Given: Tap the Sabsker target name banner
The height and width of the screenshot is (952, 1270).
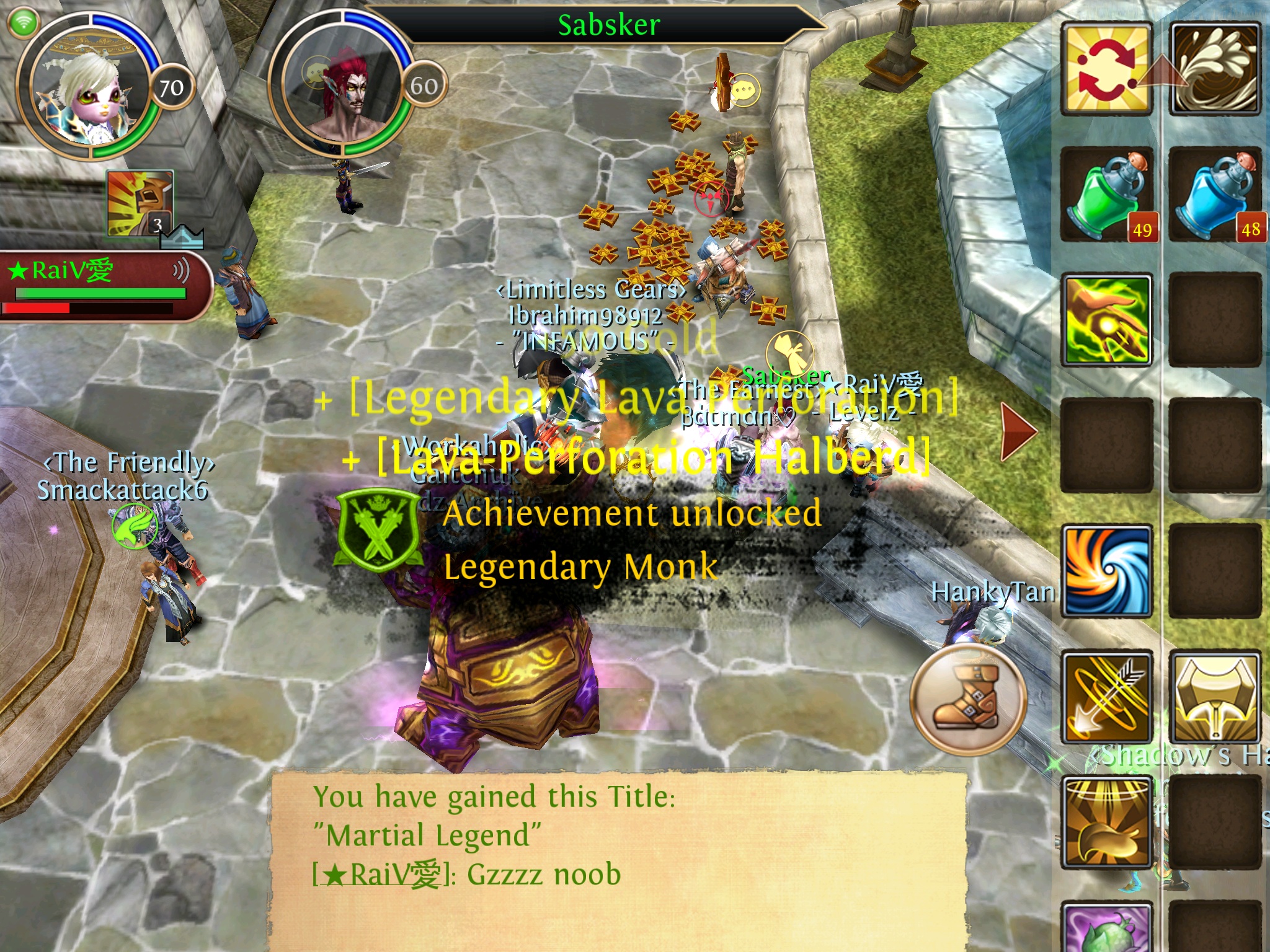Looking at the screenshot, I should coord(609,25).
